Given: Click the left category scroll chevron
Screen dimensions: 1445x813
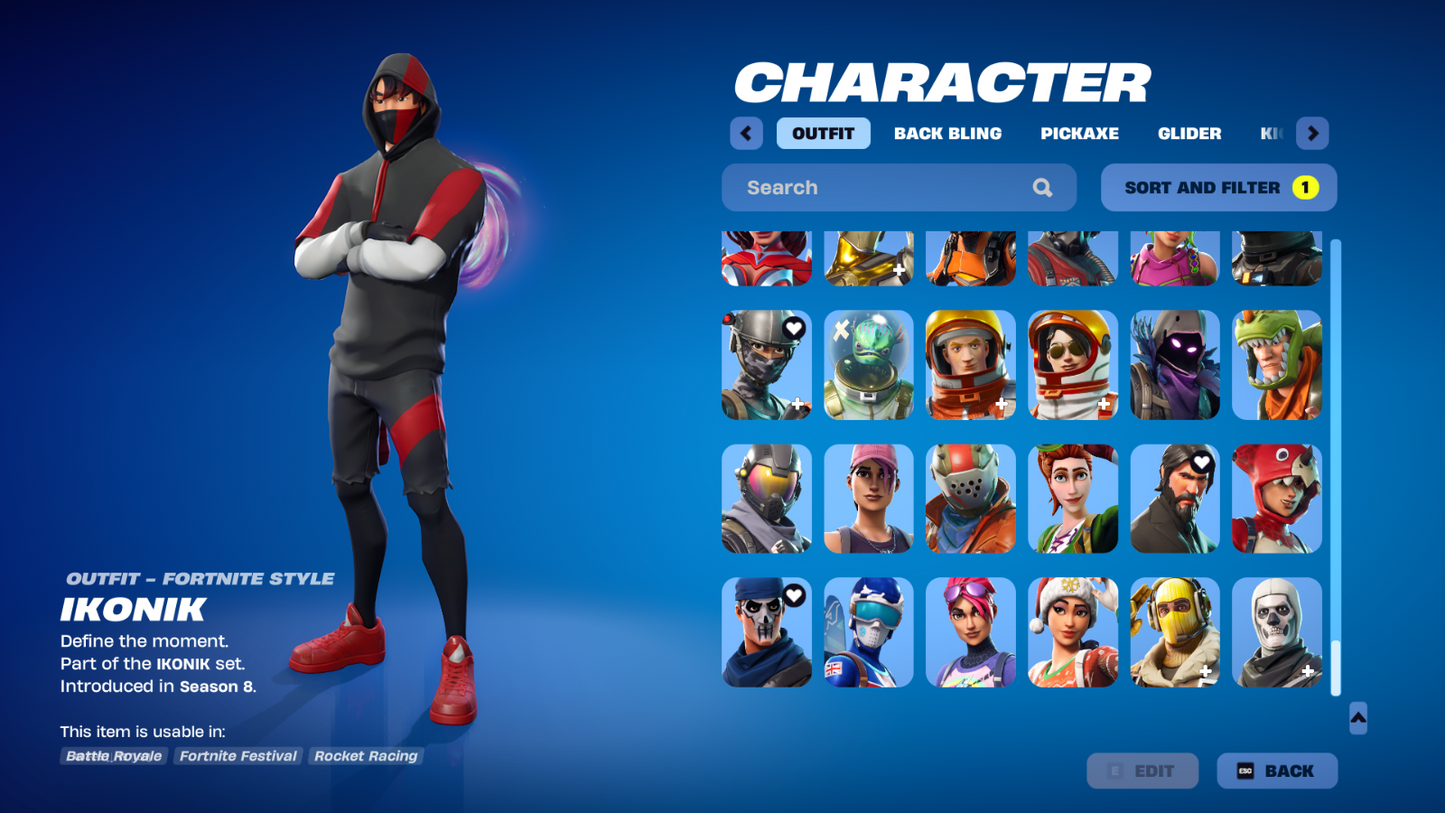Looking at the screenshot, I should coord(745,133).
